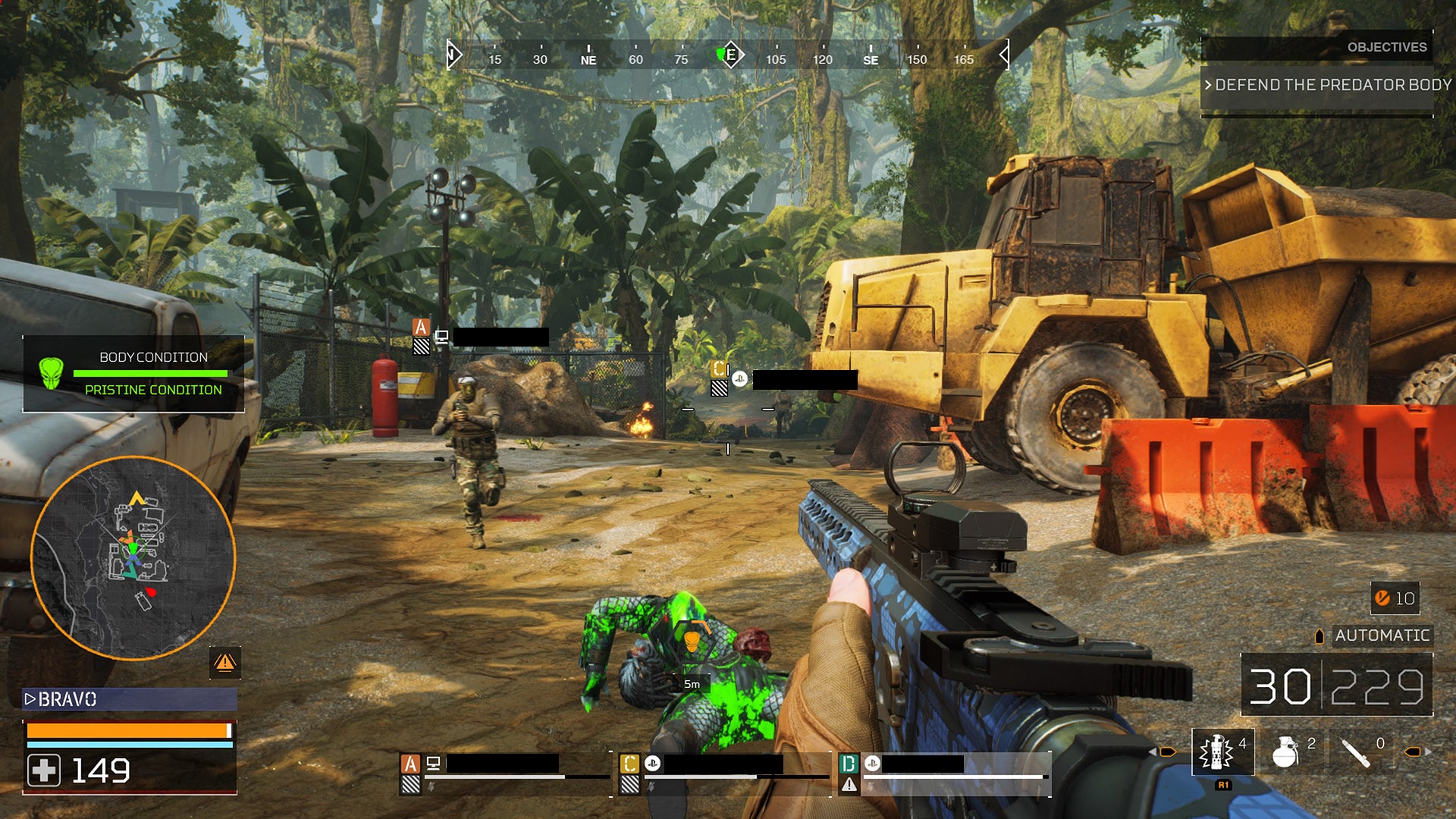This screenshot has width=1456, height=819.
Task: Select the yellow warning triangle icon
Action: coord(224,663)
